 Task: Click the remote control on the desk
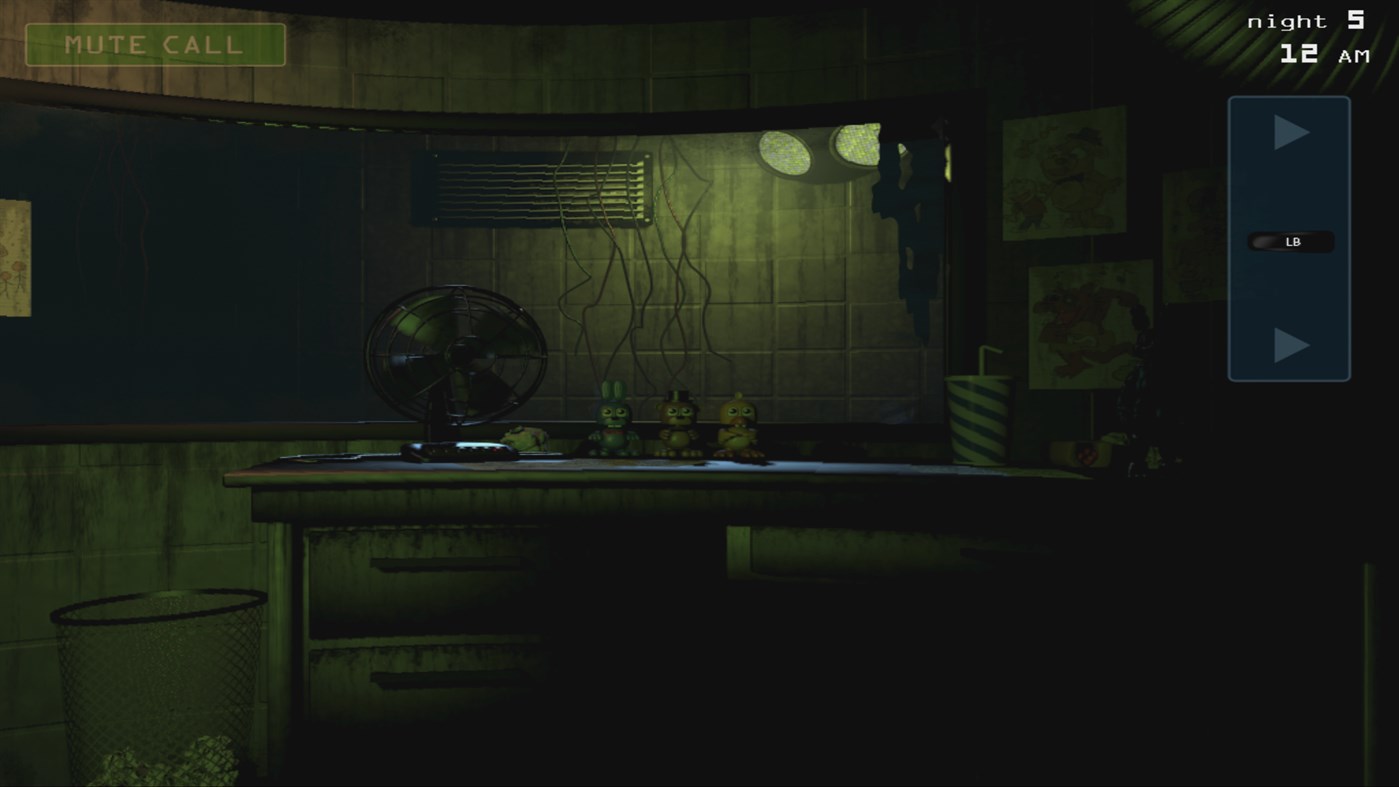[455, 449]
